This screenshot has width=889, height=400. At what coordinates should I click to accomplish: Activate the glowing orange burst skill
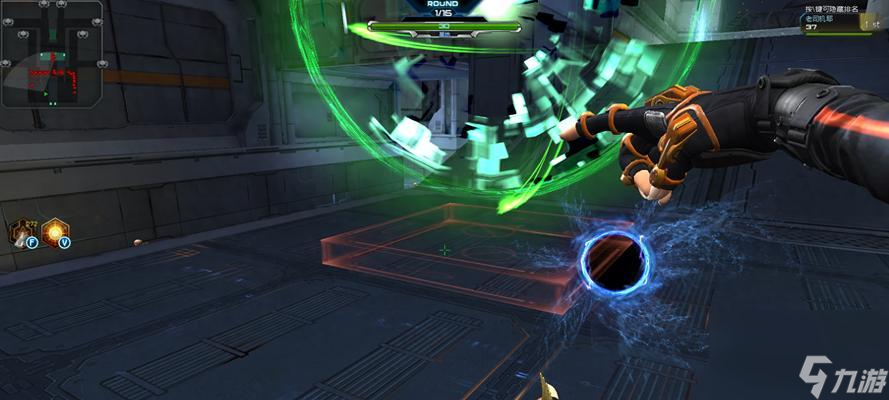(x=54, y=232)
